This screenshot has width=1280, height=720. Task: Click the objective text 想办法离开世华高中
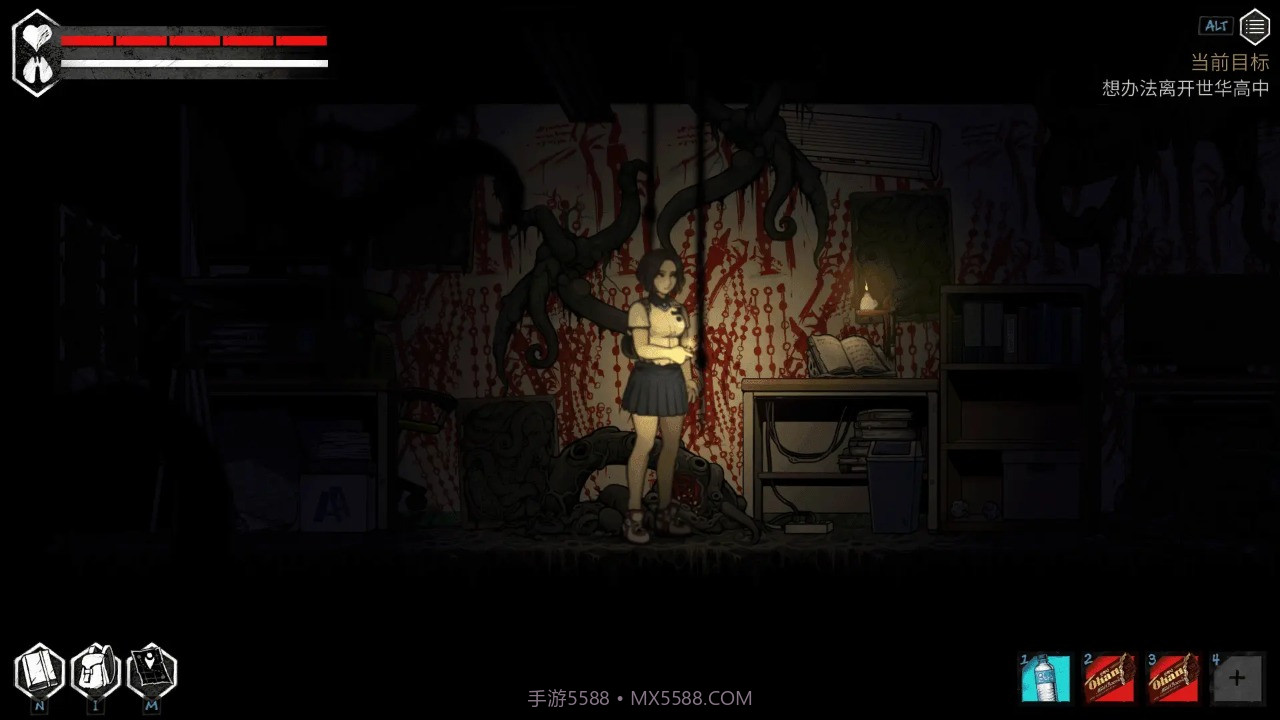click(1183, 88)
